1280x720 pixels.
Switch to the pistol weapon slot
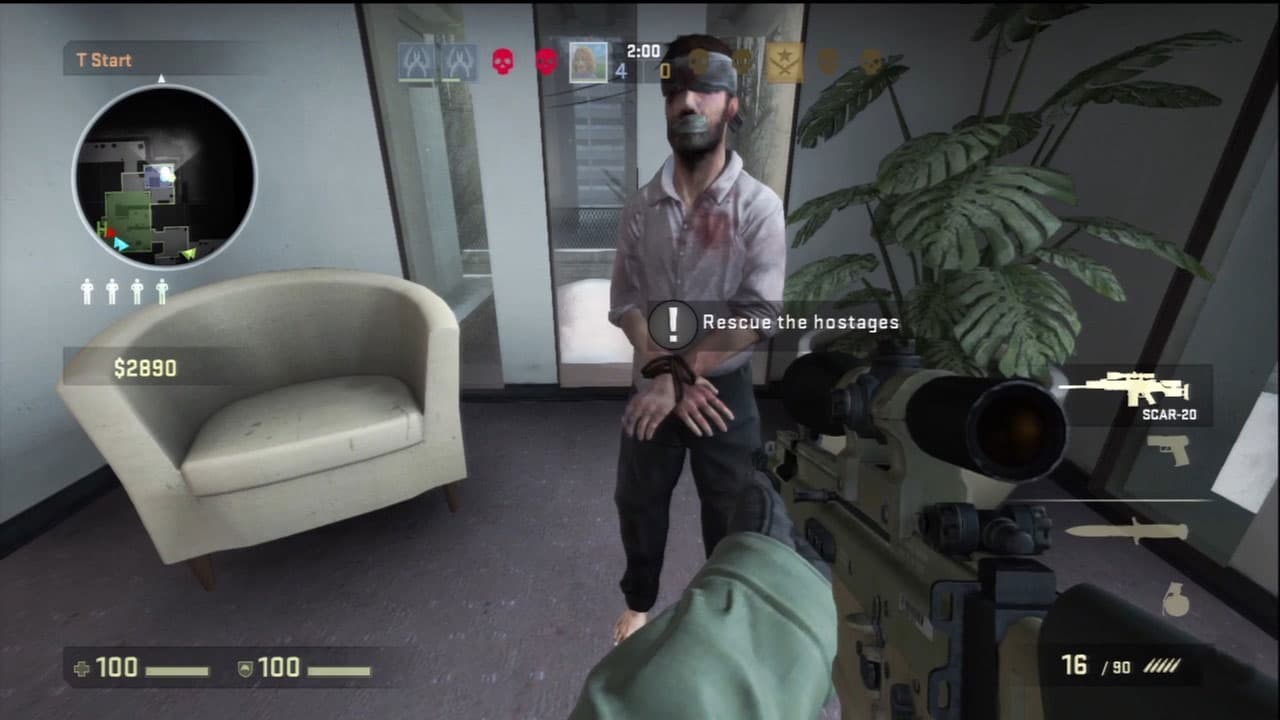[1168, 450]
